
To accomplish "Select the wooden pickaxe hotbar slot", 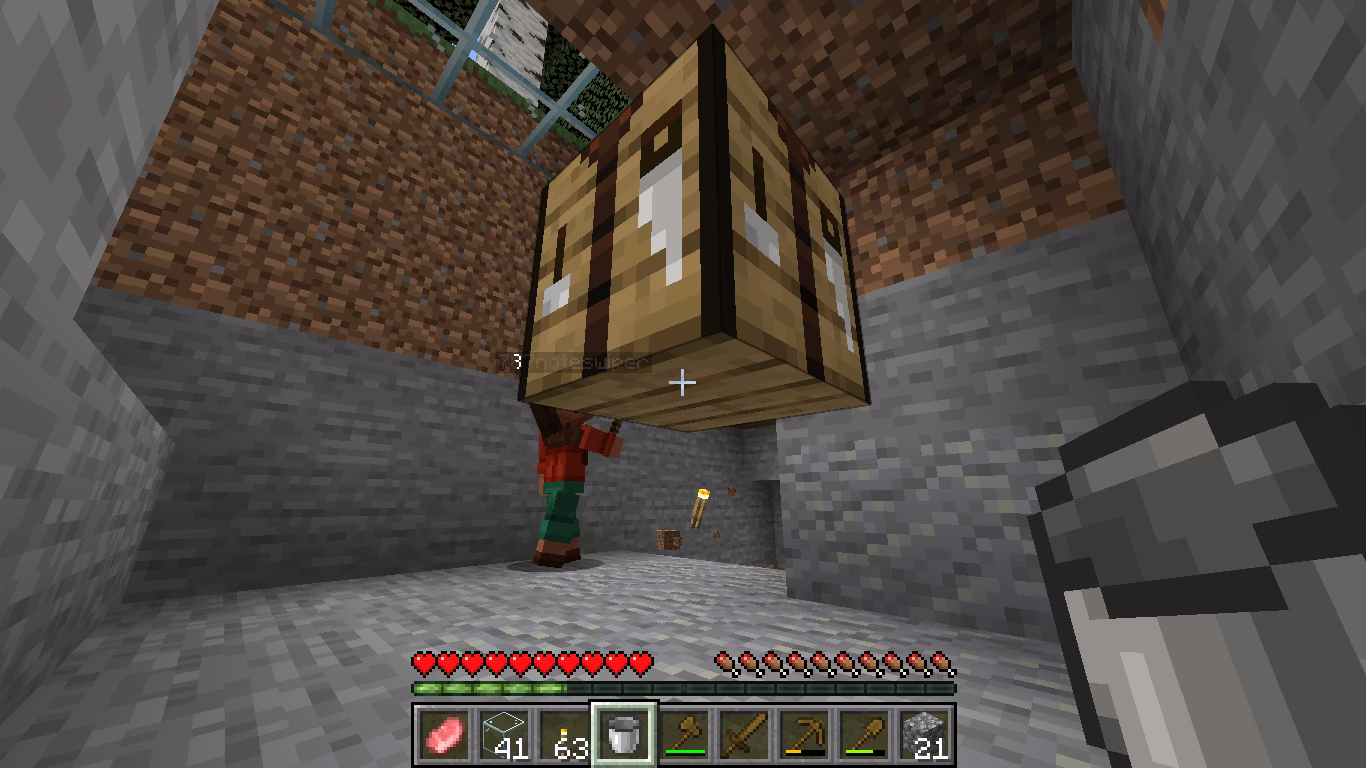I will (x=804, y=735).
